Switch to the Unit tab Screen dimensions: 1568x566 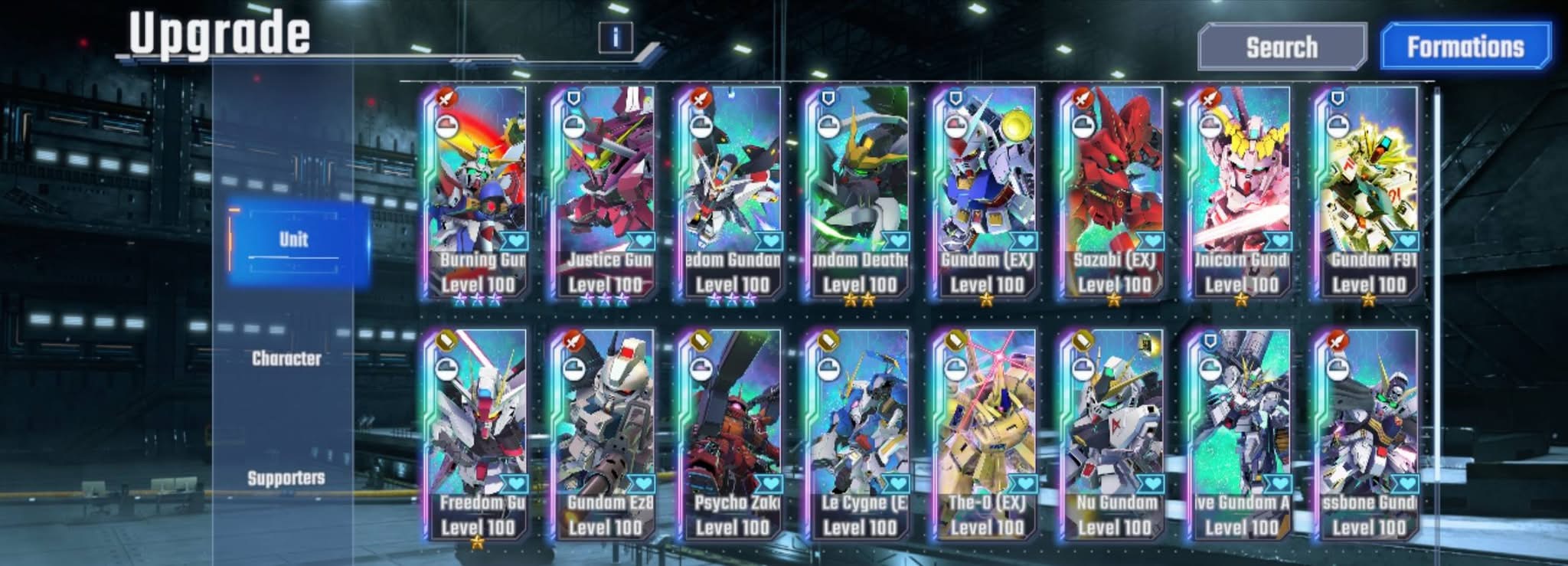pos(294,240)
